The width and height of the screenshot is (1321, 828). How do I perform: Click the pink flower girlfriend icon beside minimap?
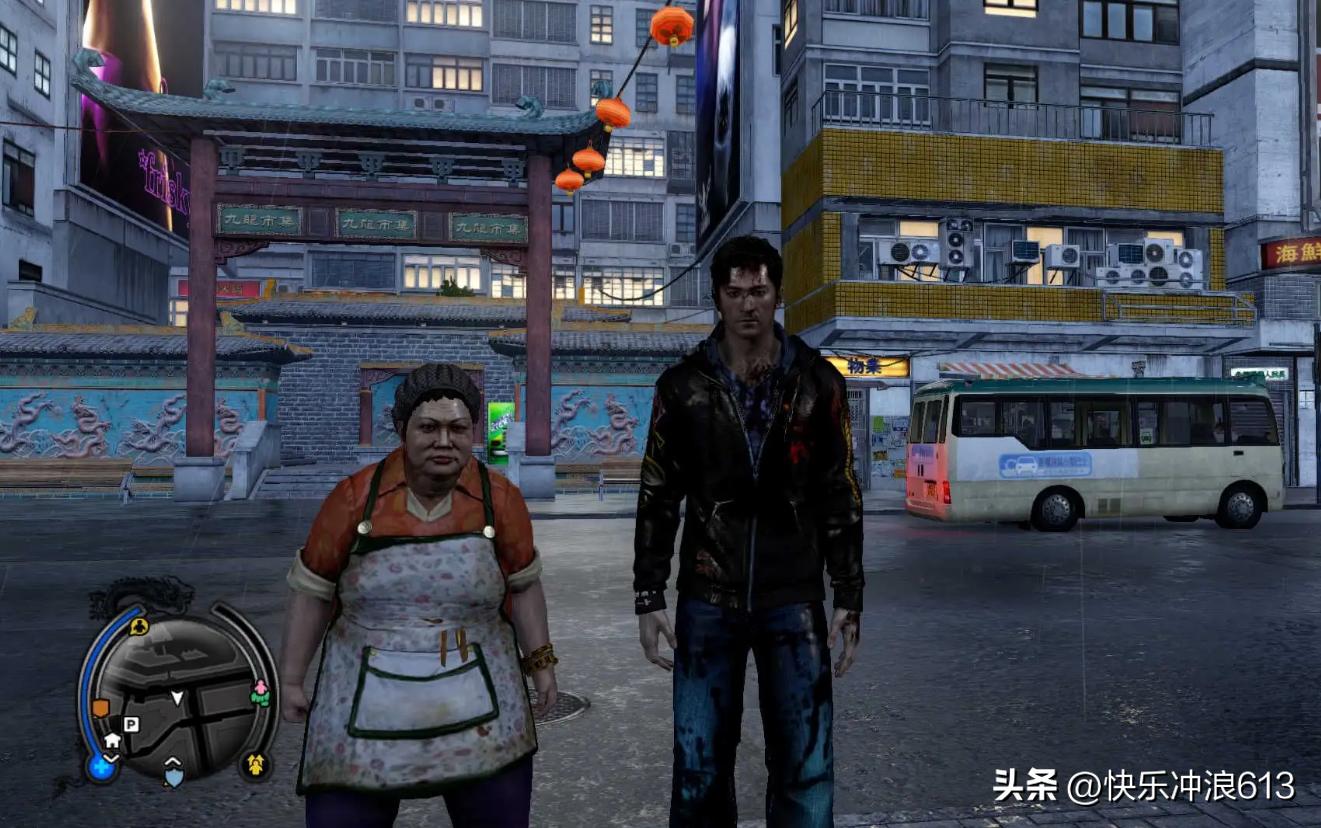pyautogui.click(x=261, y=689)
